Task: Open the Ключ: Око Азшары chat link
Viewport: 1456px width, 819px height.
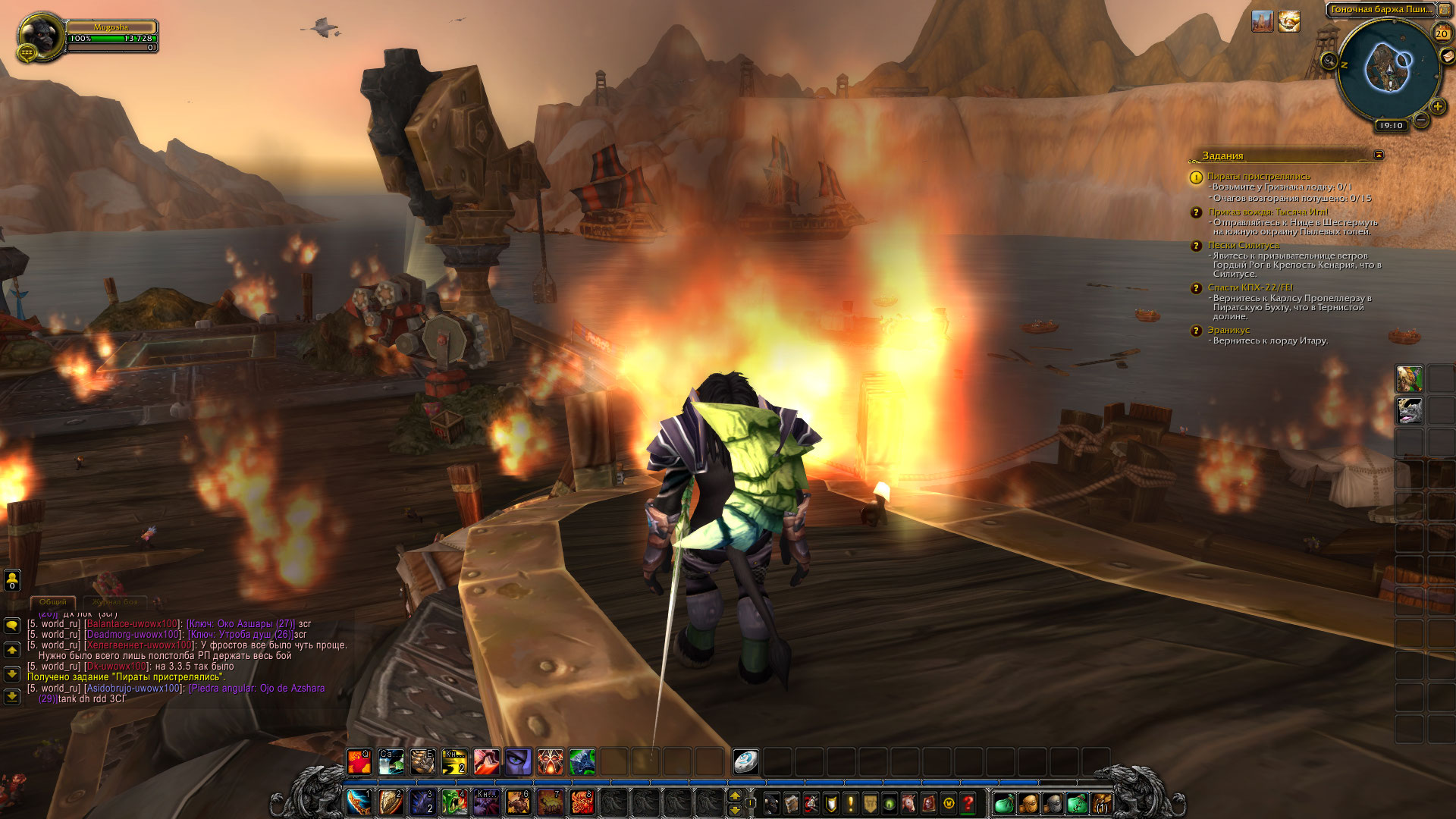Action: pos(240,624)
